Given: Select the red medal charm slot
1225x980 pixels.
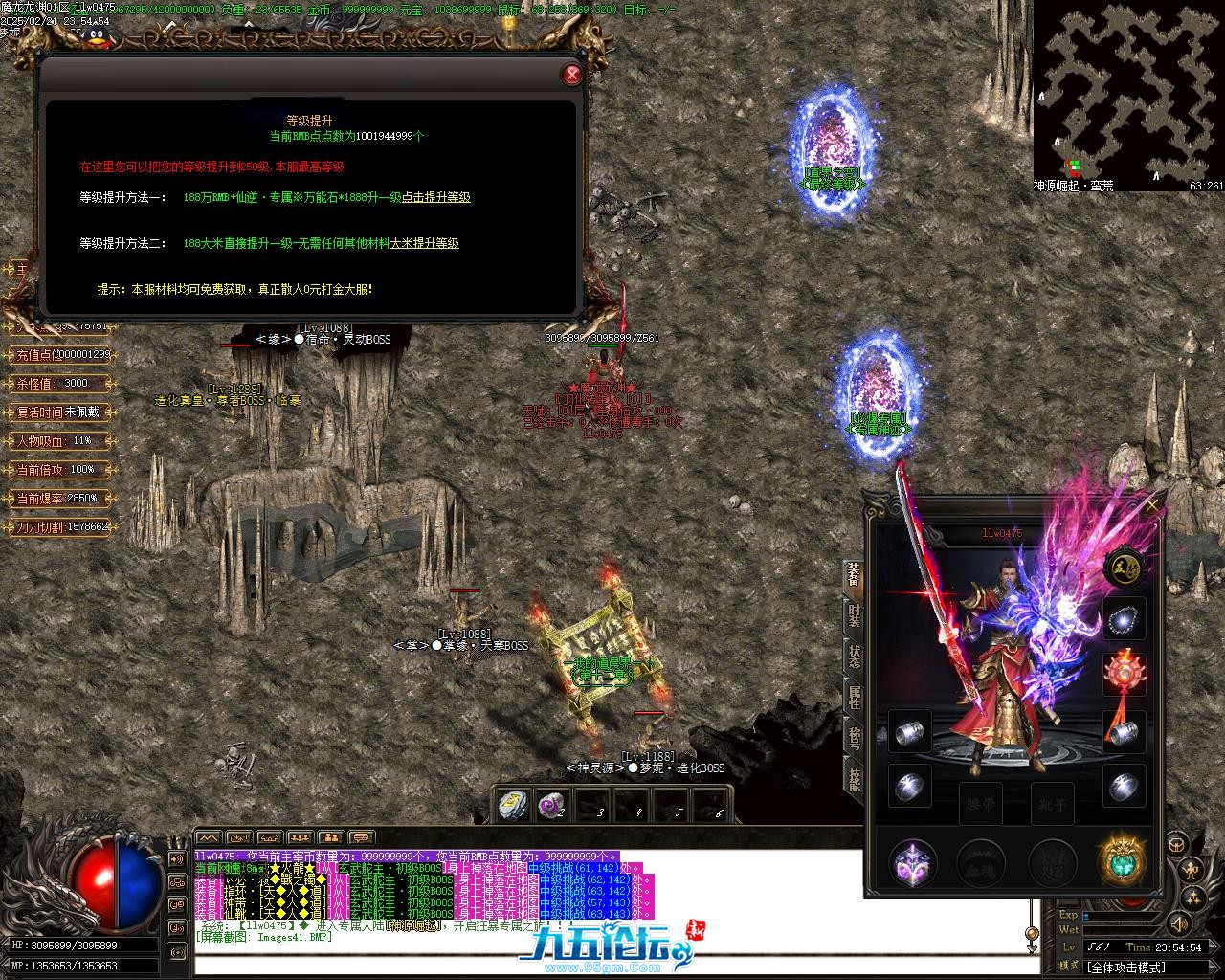Looking at the screenshot, I should (1124, 674).
